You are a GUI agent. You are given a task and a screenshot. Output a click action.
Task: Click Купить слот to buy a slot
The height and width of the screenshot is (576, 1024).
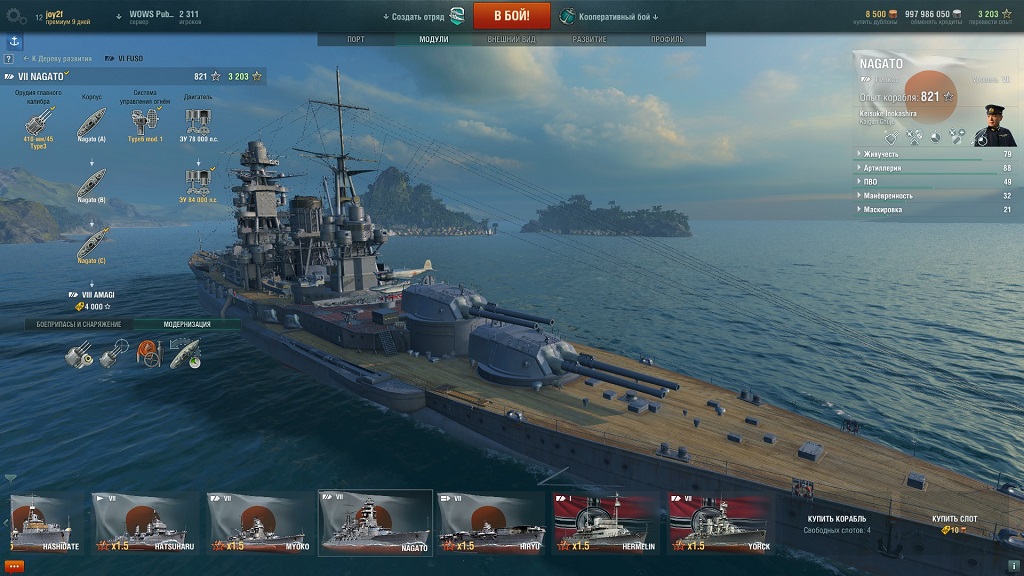[x=954, y=519]
